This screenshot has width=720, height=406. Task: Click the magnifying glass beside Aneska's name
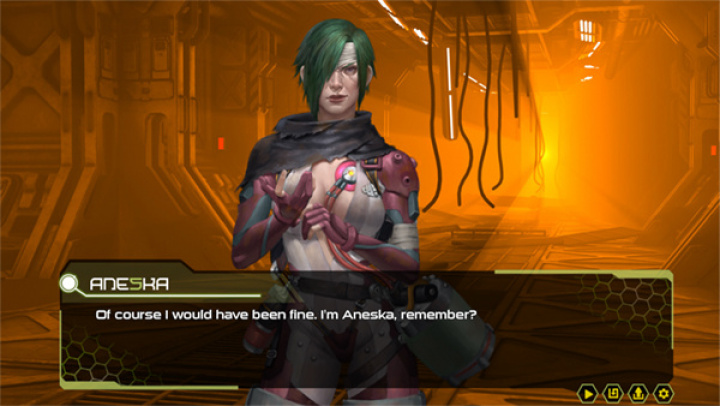(71, 284)
